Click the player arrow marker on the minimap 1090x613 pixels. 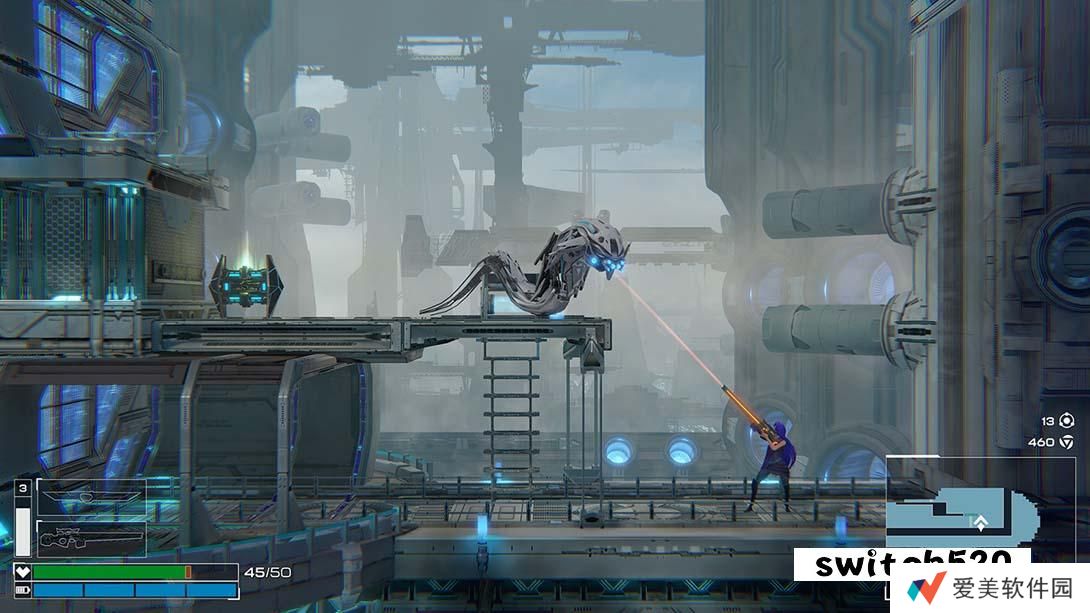coord(982,522)
